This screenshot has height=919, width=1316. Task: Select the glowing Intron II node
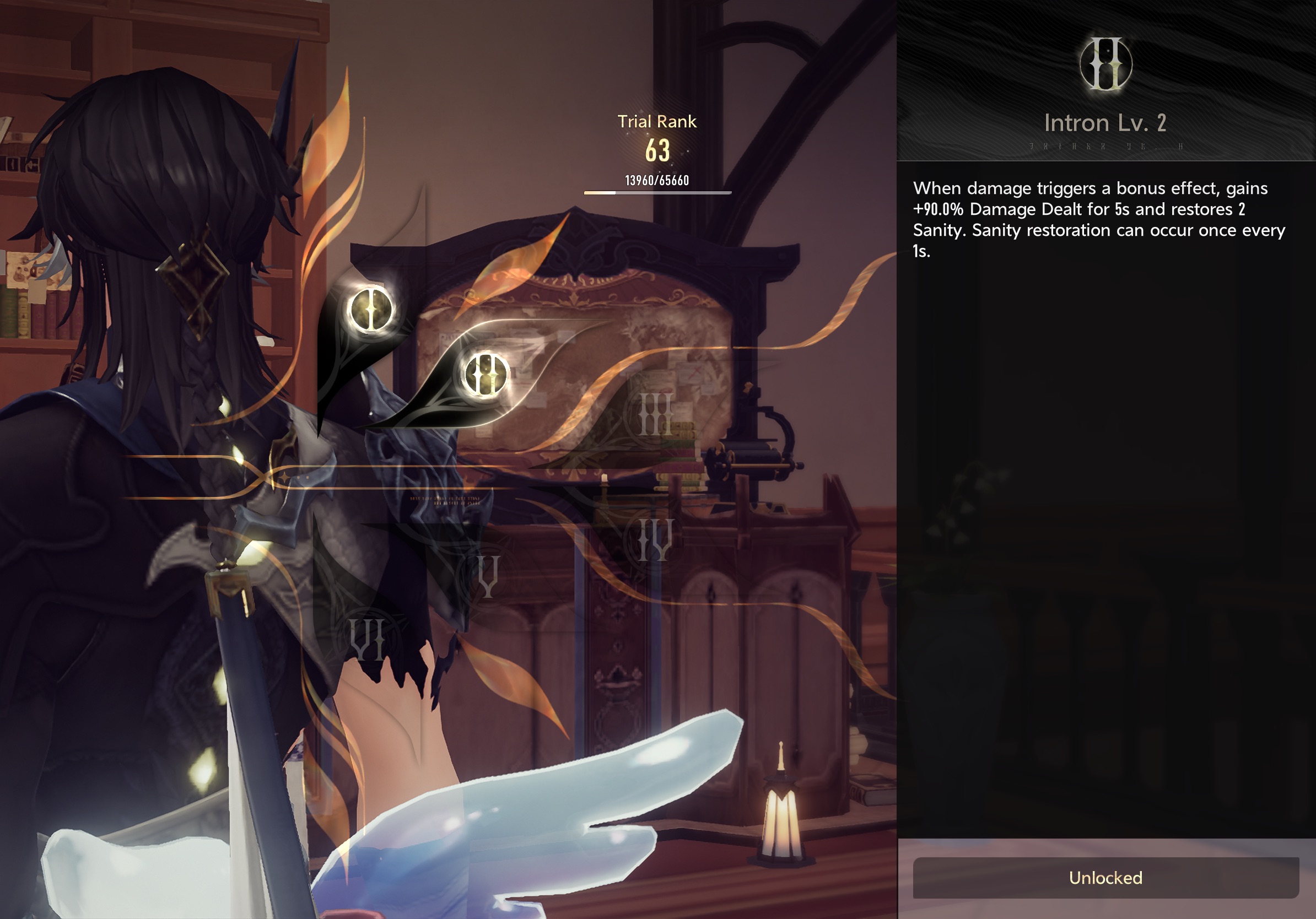[x=486, y=375]
